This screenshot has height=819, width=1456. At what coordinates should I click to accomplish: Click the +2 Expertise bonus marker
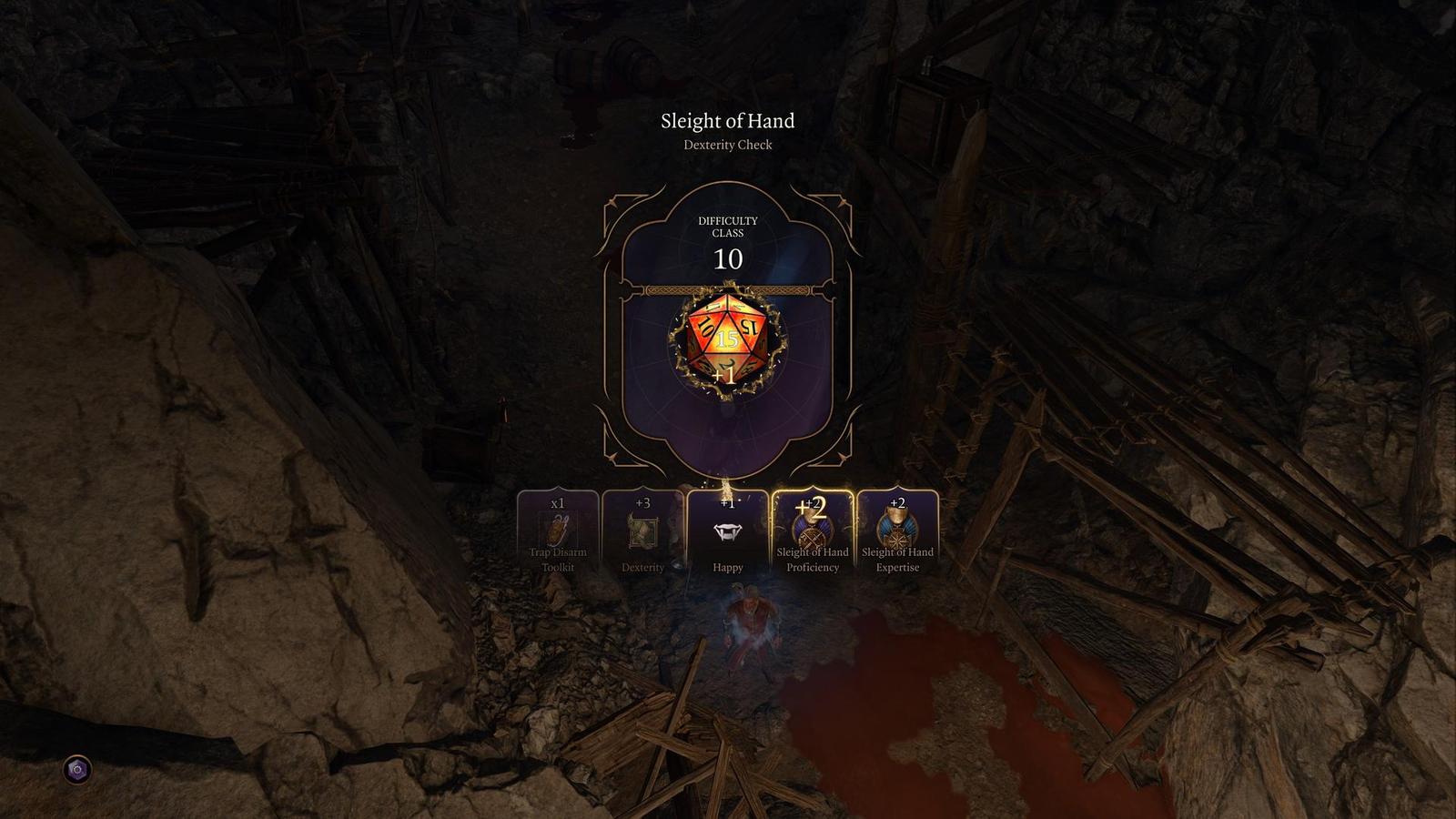tap(895, 501)
